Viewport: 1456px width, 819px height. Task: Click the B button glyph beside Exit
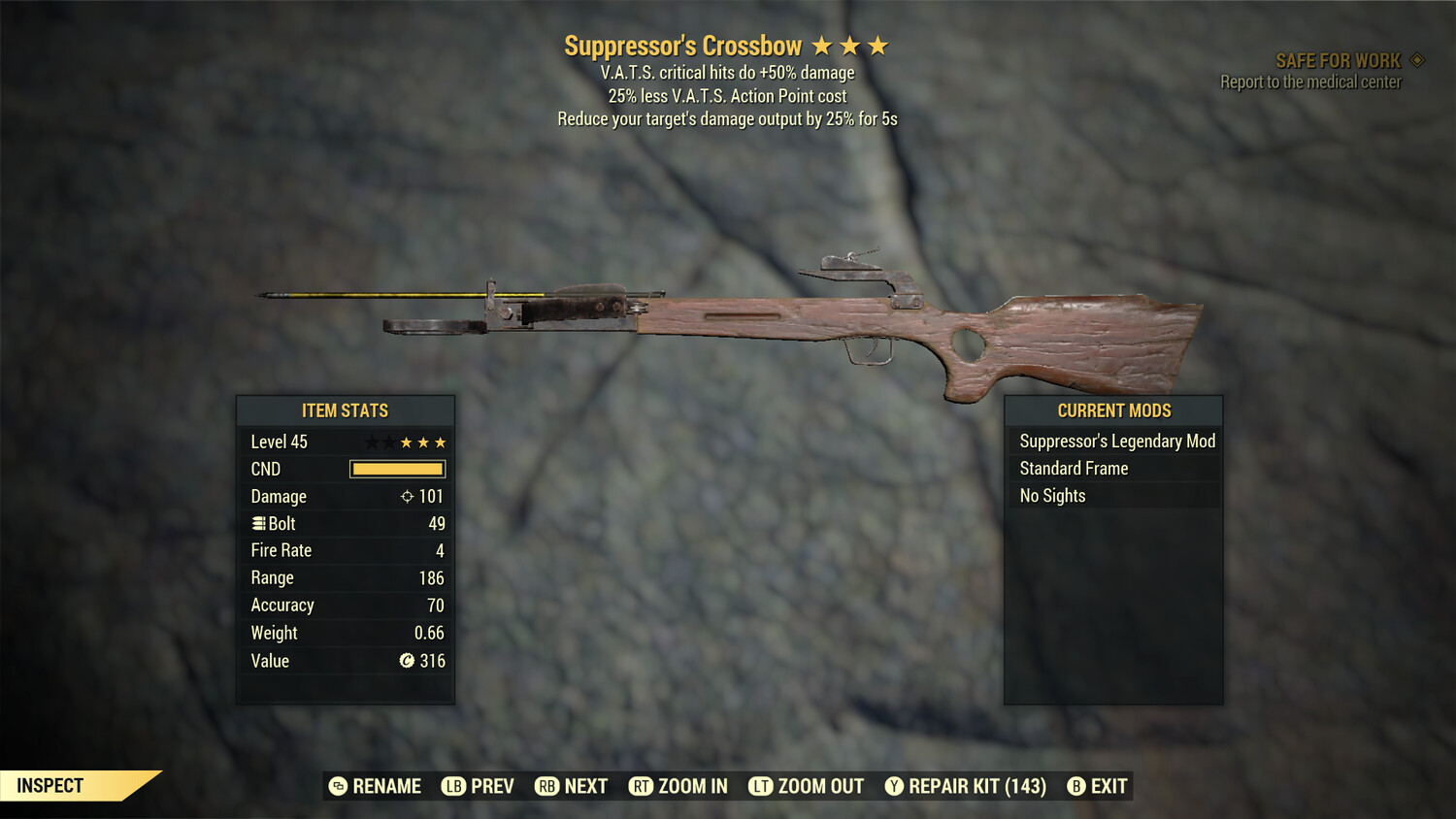1075,786
